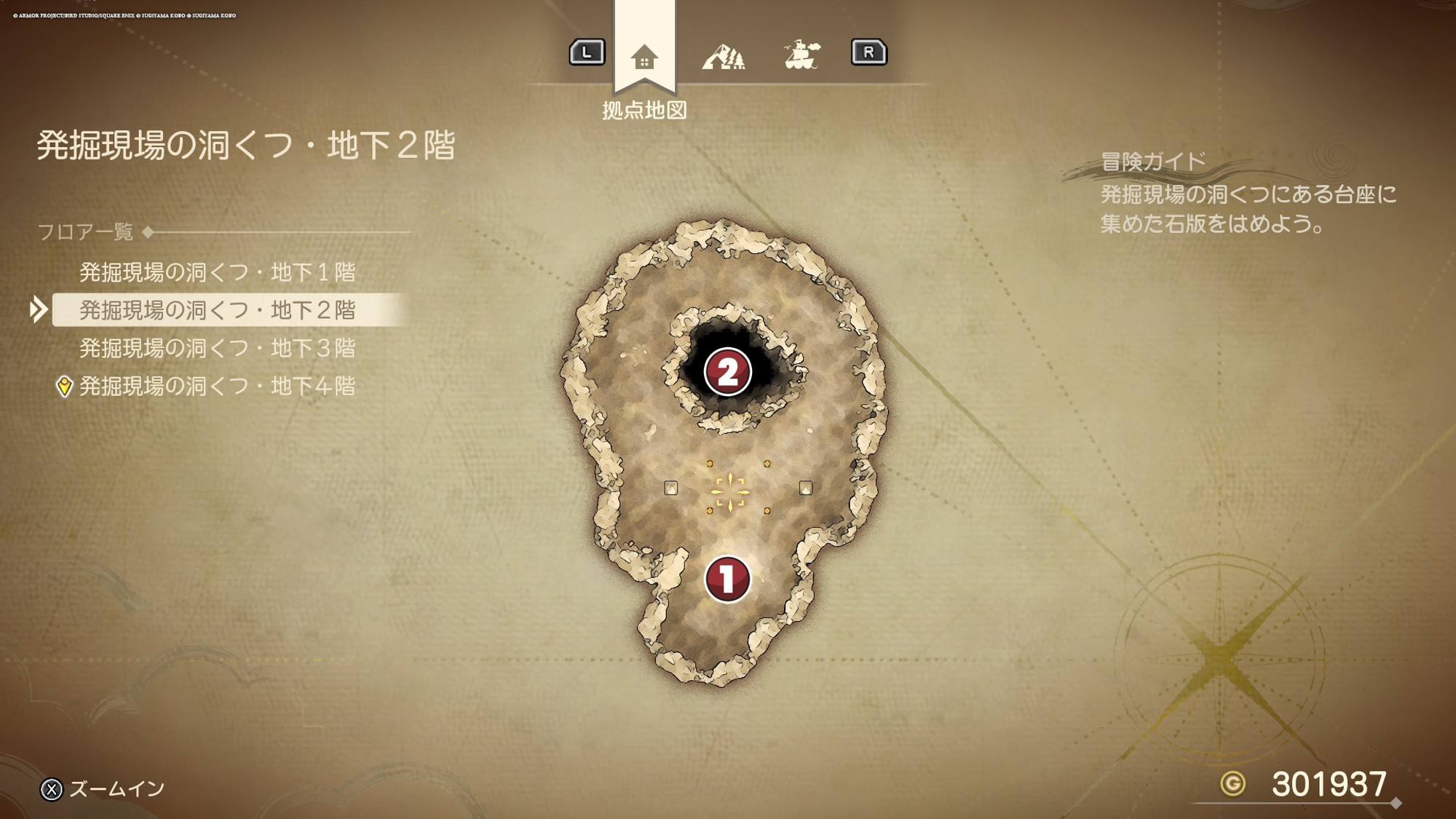Open the 地下4階 floor with the yellow marker
1456x819 pixels.
point(217,386)
